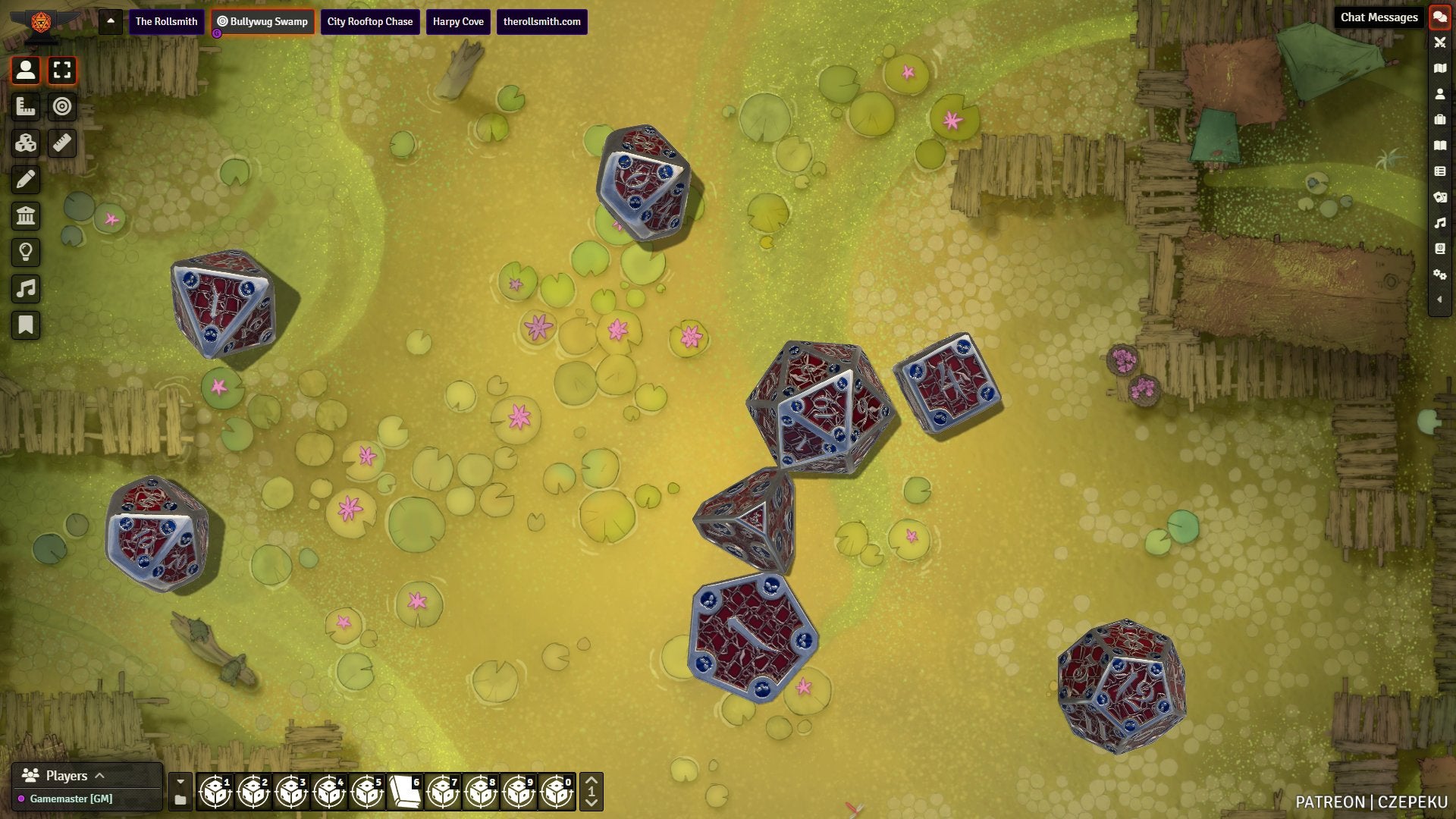Switch to the Lighting lightbulb control

pos(26,253)
